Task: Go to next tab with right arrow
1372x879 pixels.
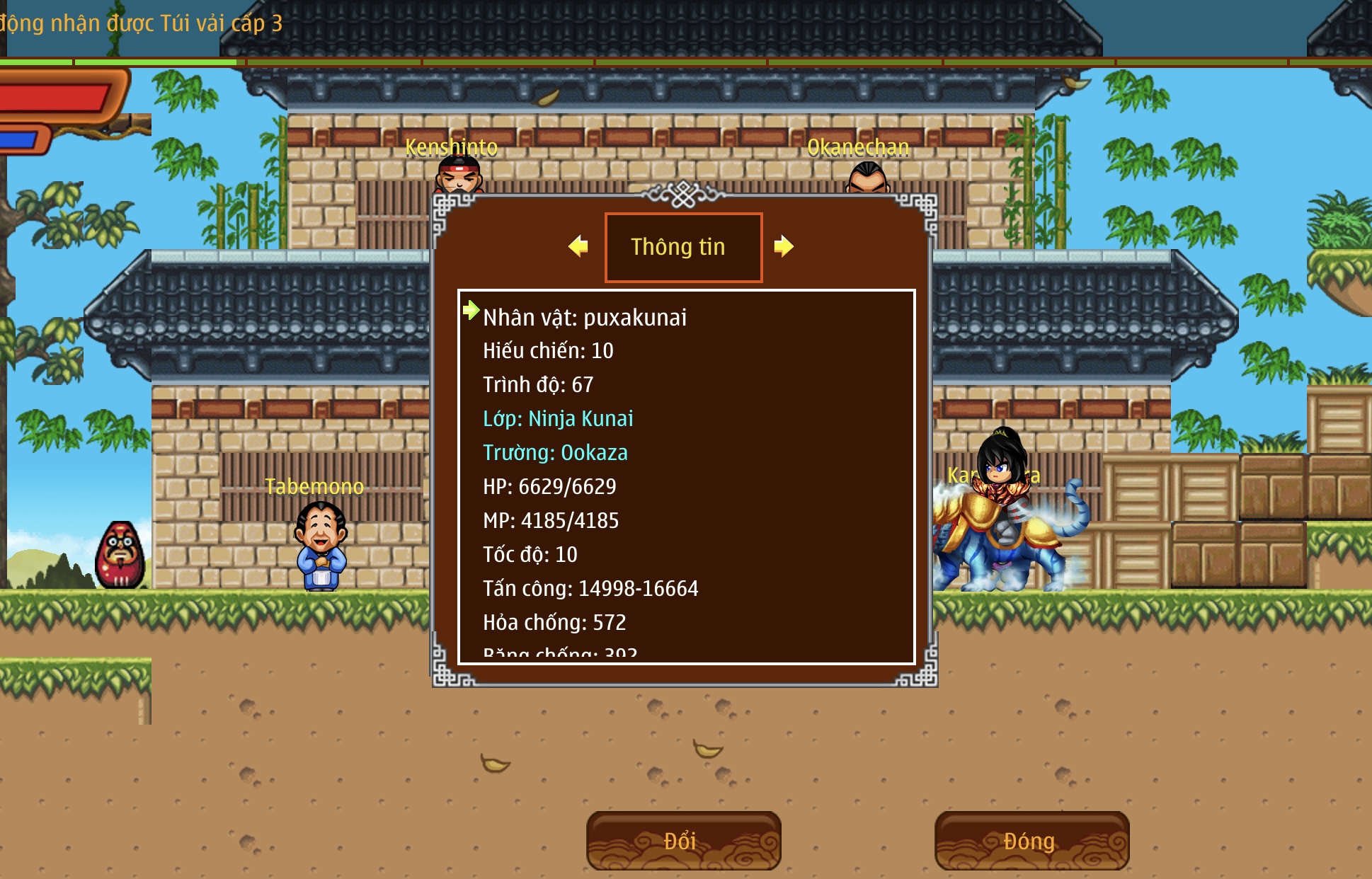Action: [x=784, y=246]
